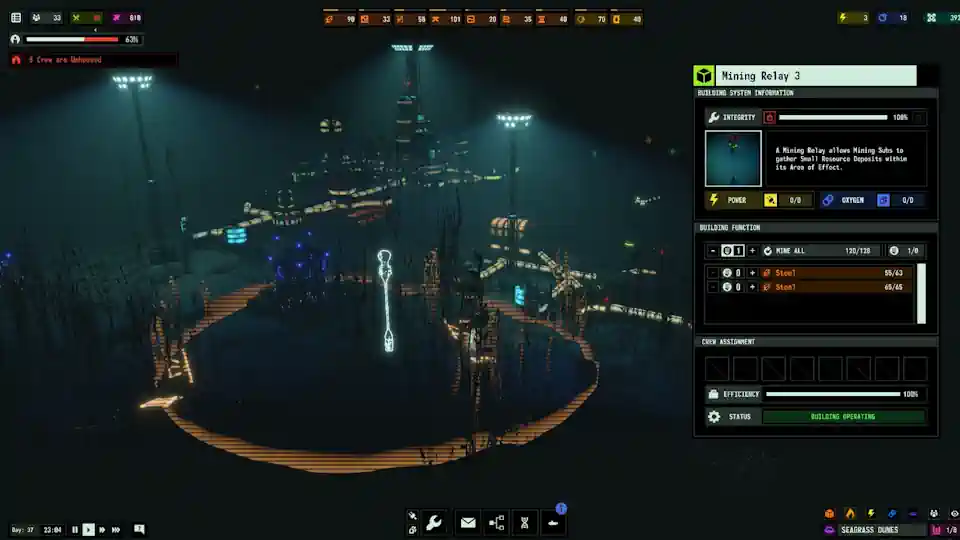Click the integrity repair icon
960x540 pixels.
pyautogui.click(x=770, y=117)
